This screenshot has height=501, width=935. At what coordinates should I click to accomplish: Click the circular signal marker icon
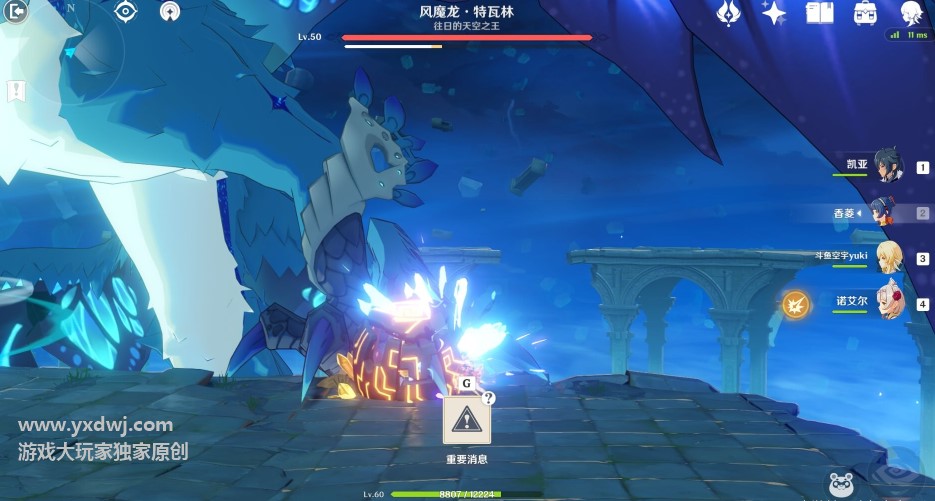click(x=171, y=11)
